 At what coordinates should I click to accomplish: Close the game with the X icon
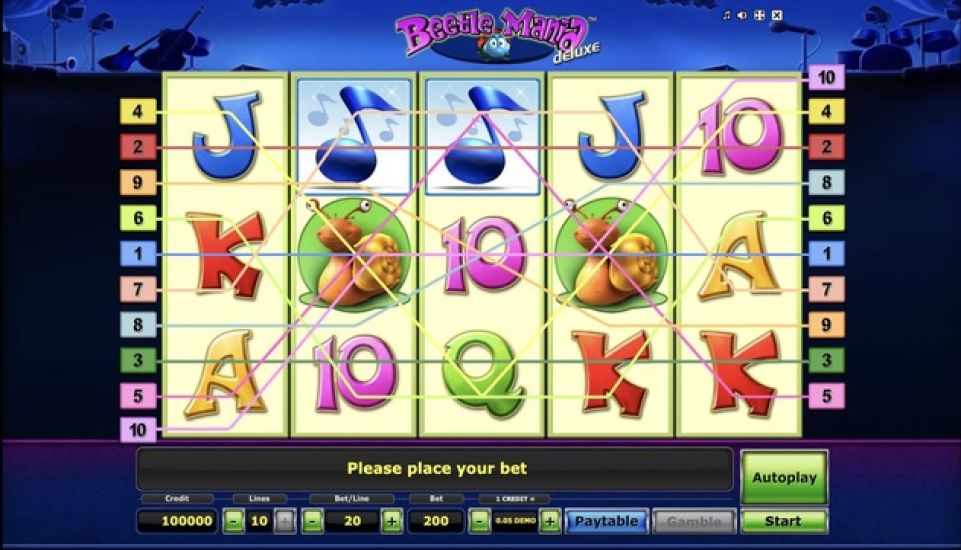tap(777, 15)
